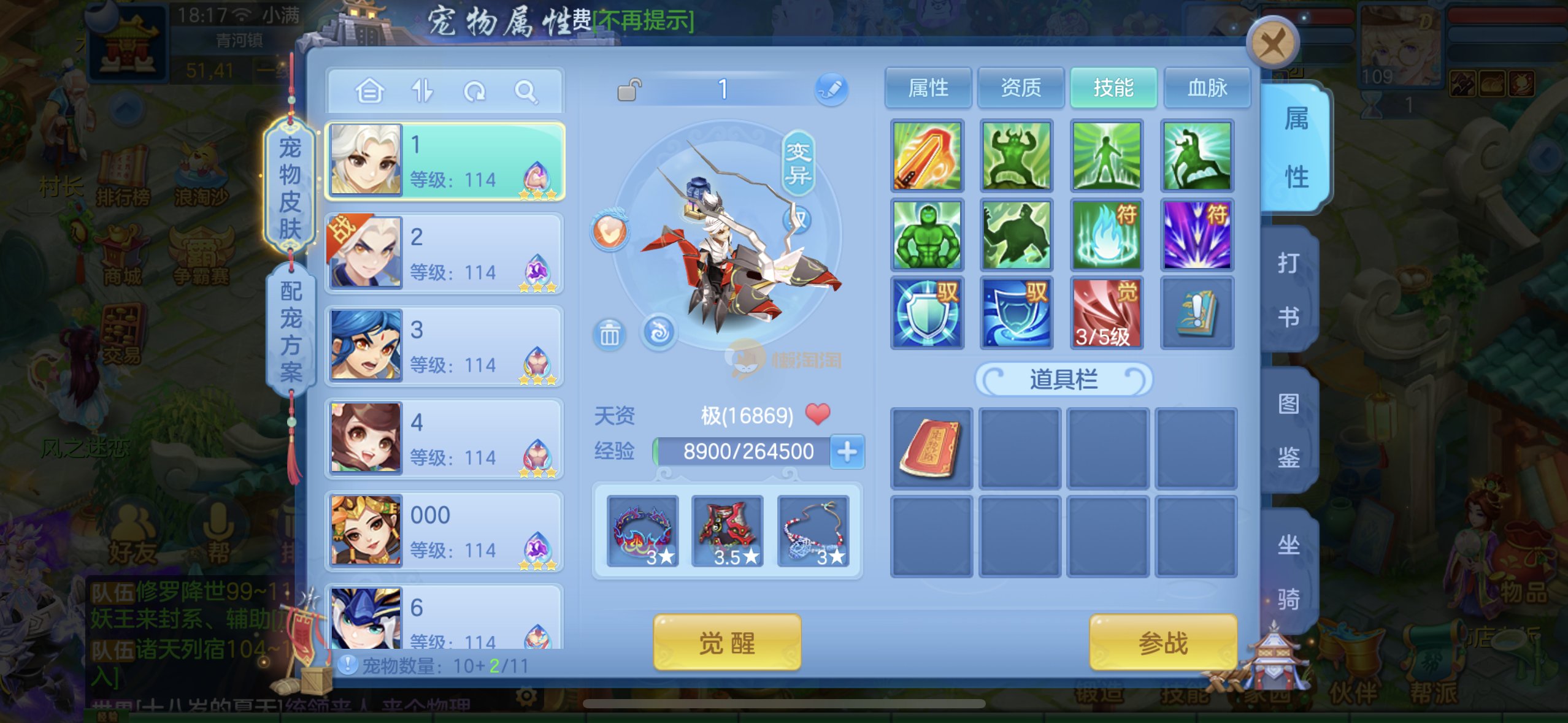The image size is (1568, 723).
Task: Open the 坐骑 side tab
Action: point(1288,571)
